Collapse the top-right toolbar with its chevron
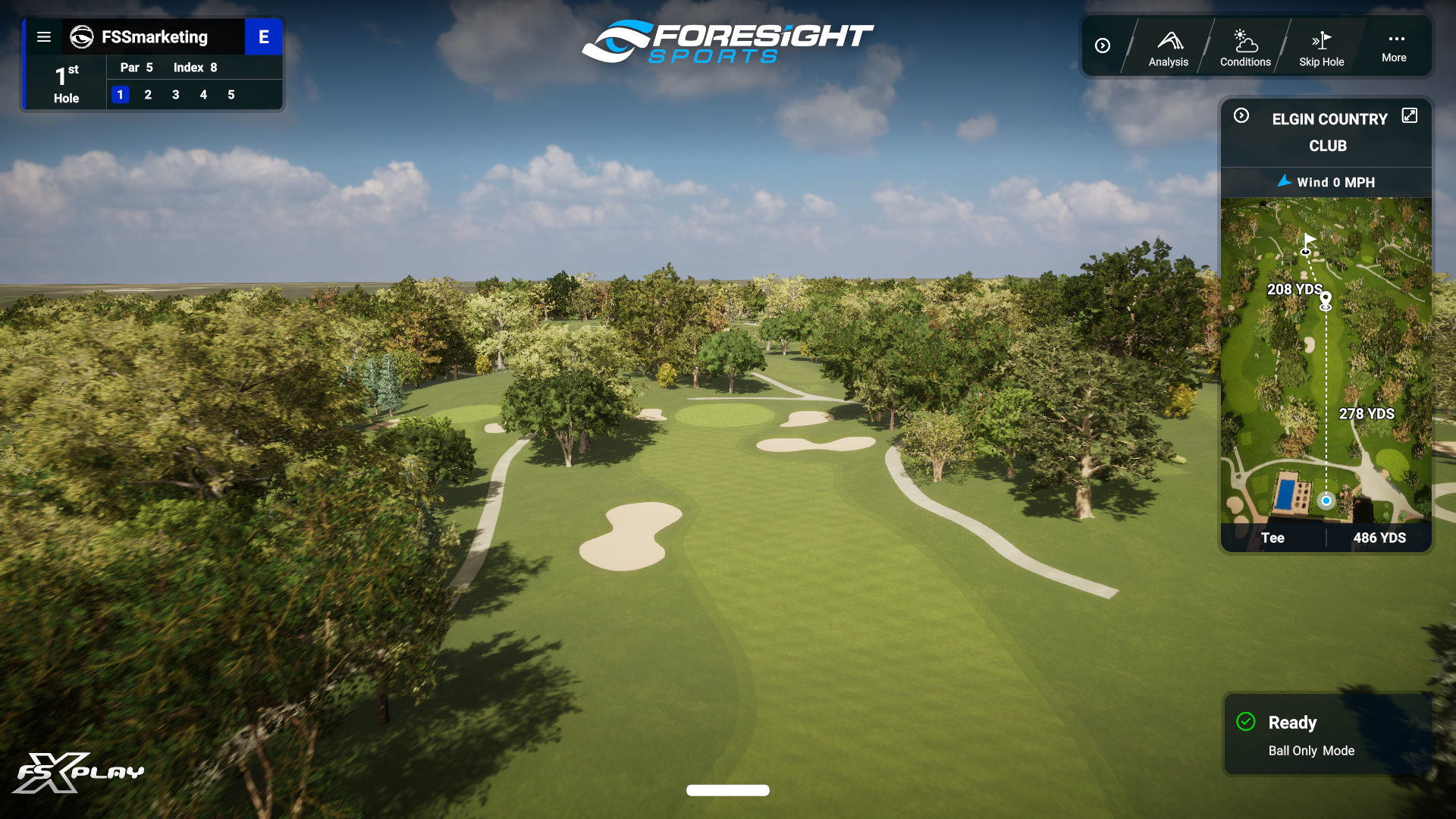This screenshot has width=1456, height=819. [x=1103, y=45]
